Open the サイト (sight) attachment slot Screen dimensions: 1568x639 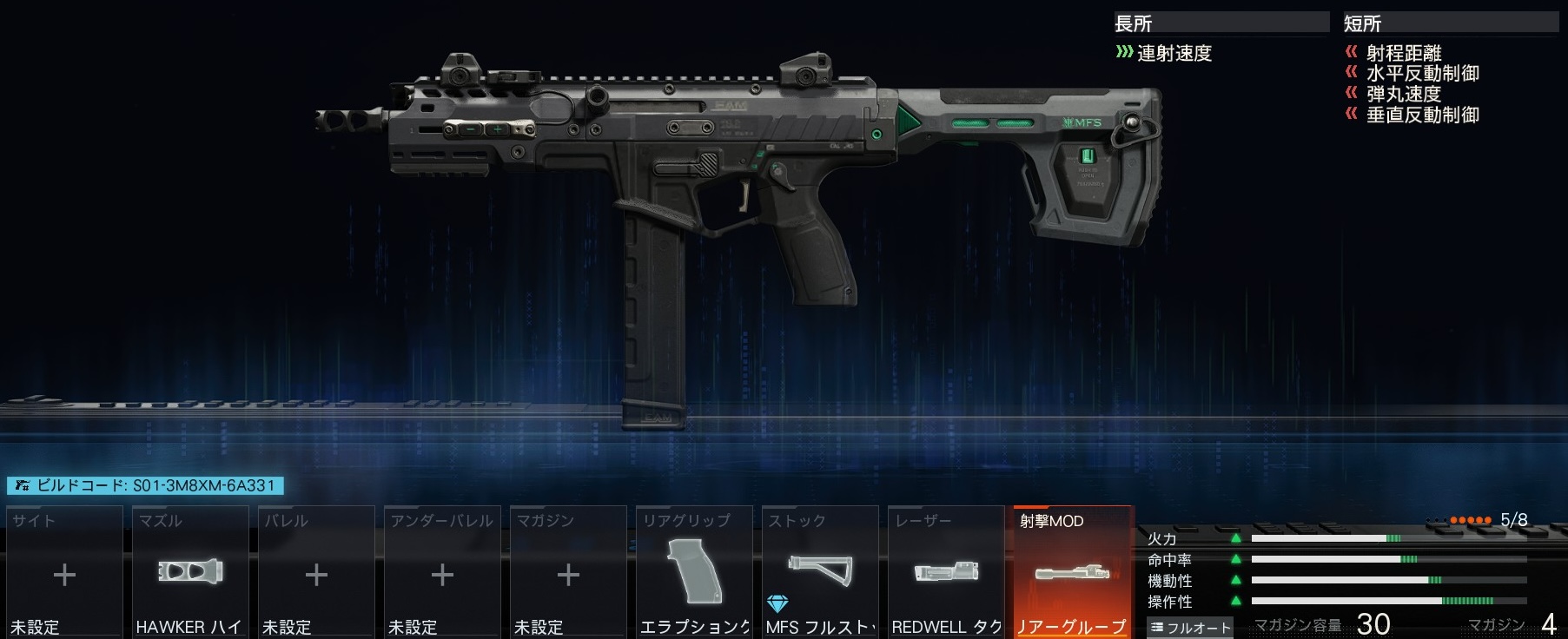[x=64, y=573]
